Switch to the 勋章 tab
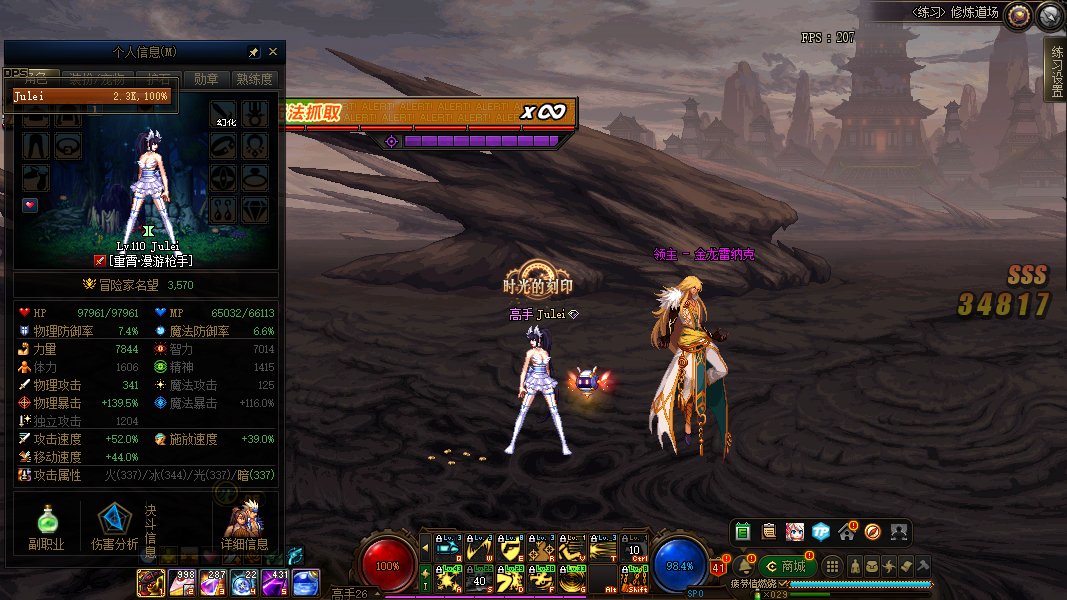Image resolution: width=1067 pixels, height=600 pixels. coord(206,79)
